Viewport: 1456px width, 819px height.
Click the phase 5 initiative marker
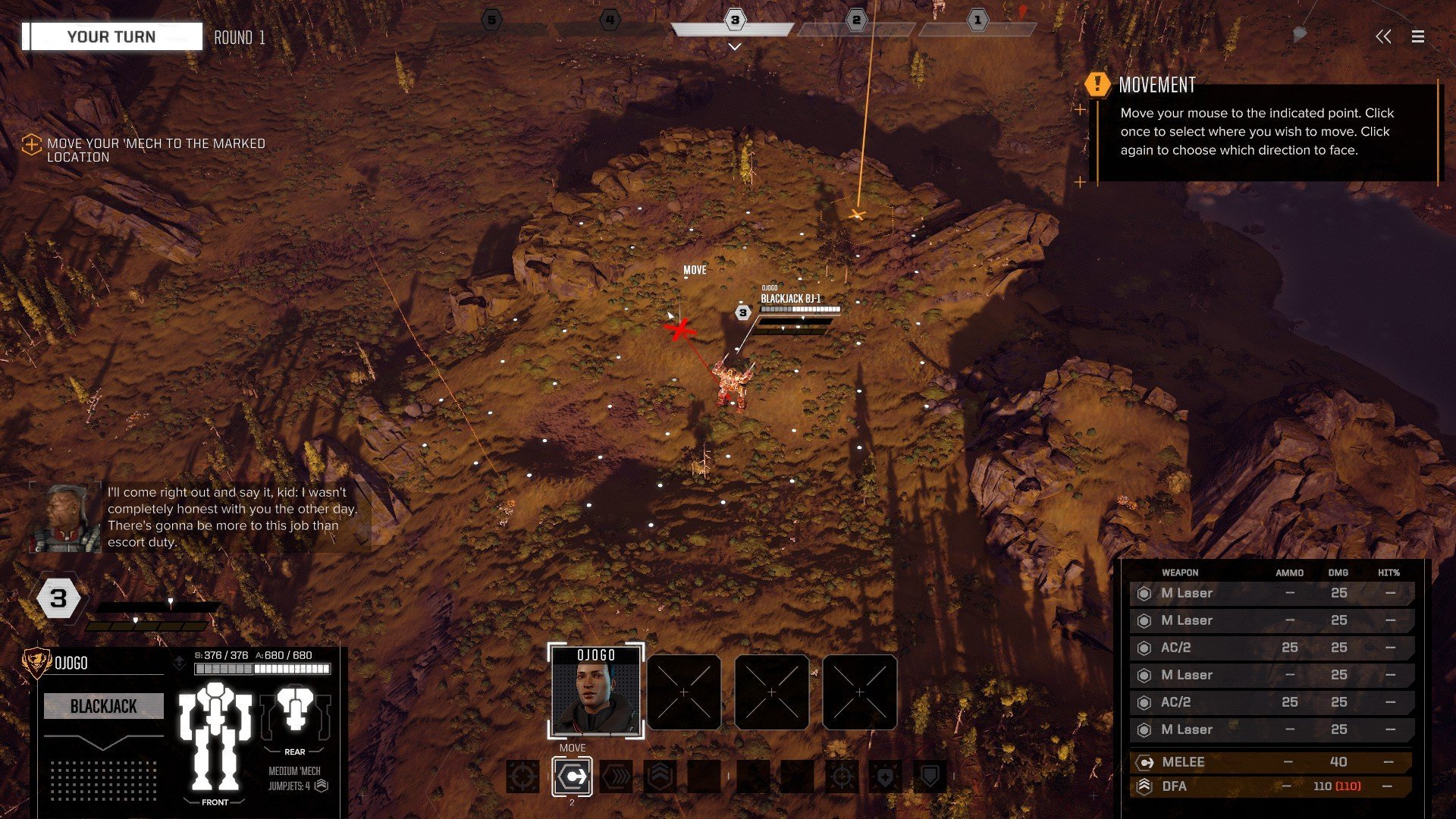[x=492, y=21]
